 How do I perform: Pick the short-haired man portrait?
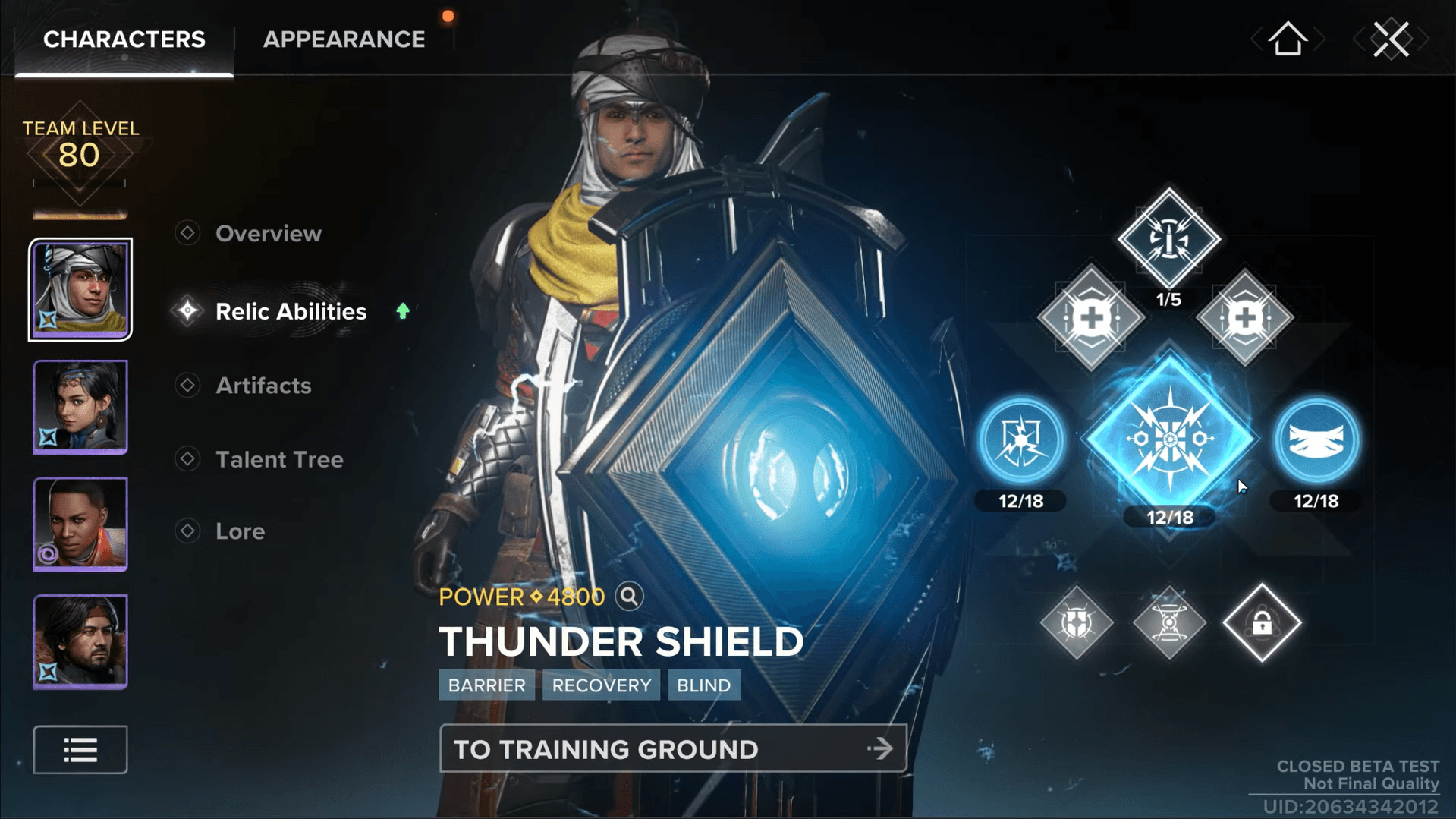tap(80, 524)
